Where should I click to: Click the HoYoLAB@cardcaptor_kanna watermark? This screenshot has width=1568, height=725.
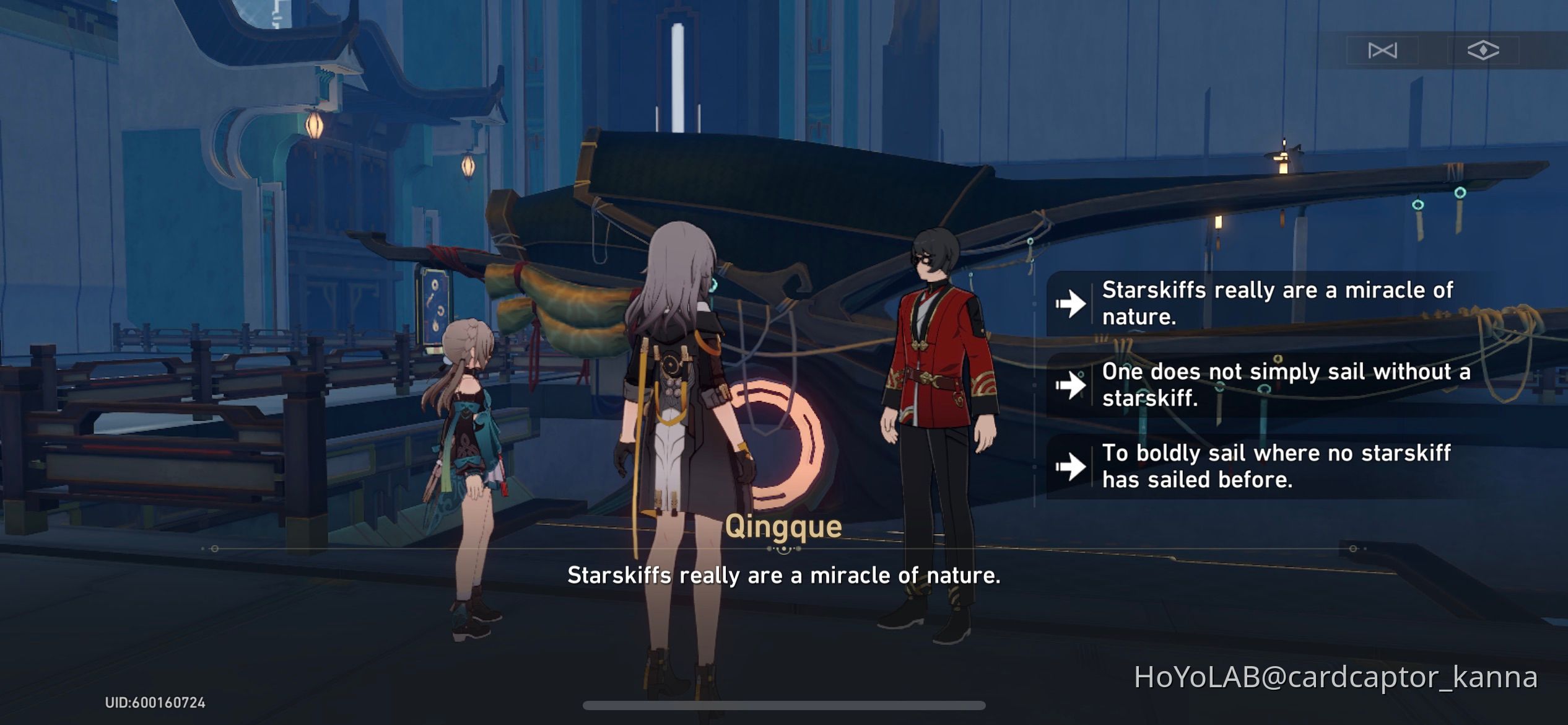1344,679
